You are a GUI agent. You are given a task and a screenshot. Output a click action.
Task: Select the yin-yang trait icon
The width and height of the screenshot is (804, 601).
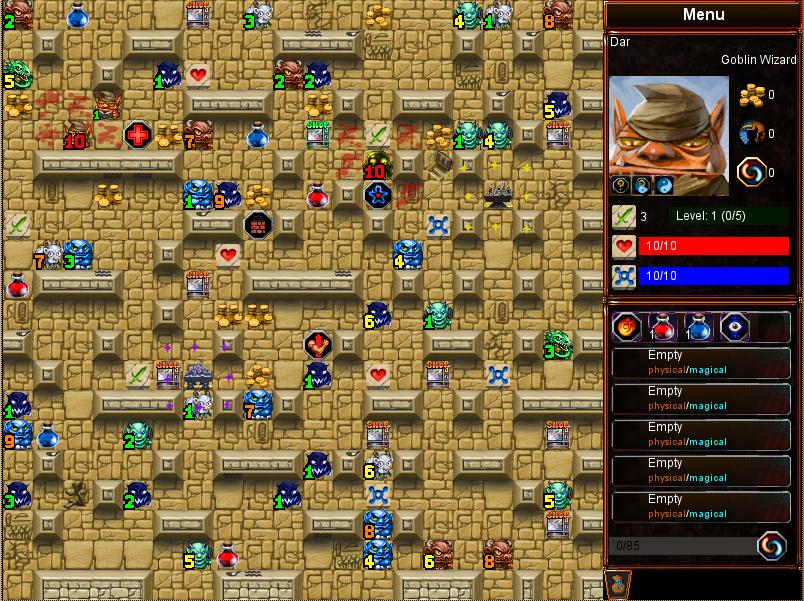pyautogui.click(x=664, y=185)
